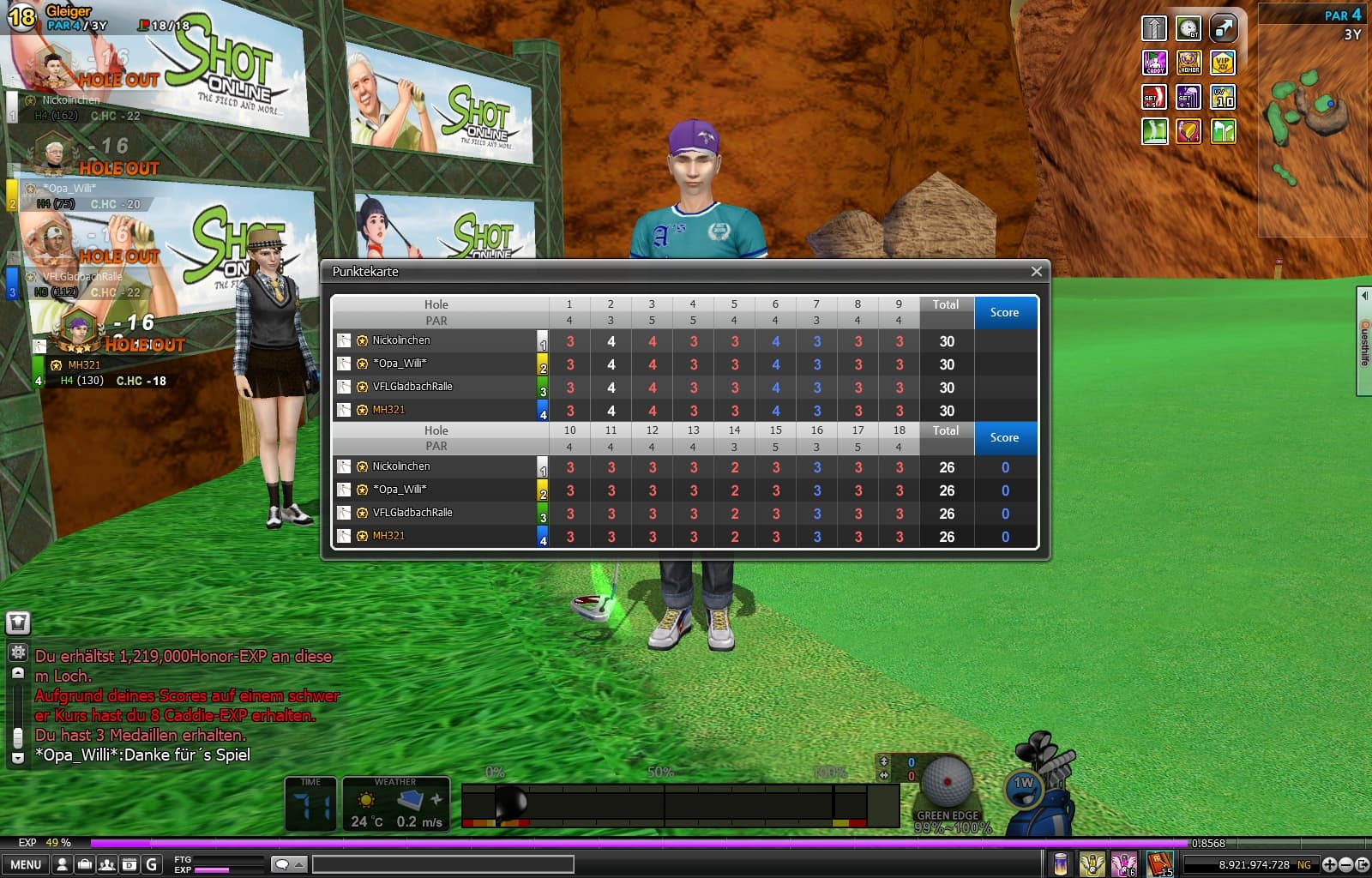The width and height of the screenshot is (1372, 878).
Task: Focus the chat text input box
Action: pos(442,864)
